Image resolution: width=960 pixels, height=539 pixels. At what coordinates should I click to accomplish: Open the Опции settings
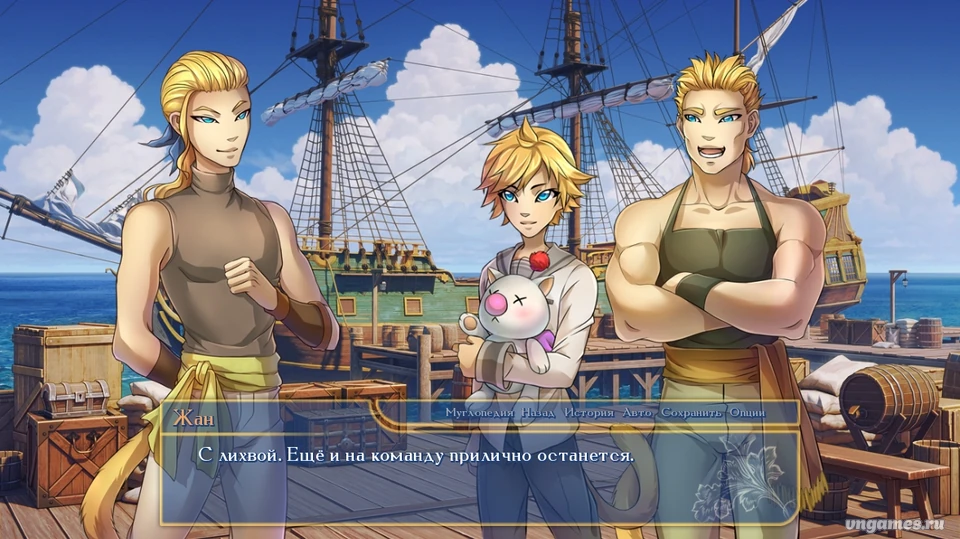pyautogui.click(x=746, y=412)
